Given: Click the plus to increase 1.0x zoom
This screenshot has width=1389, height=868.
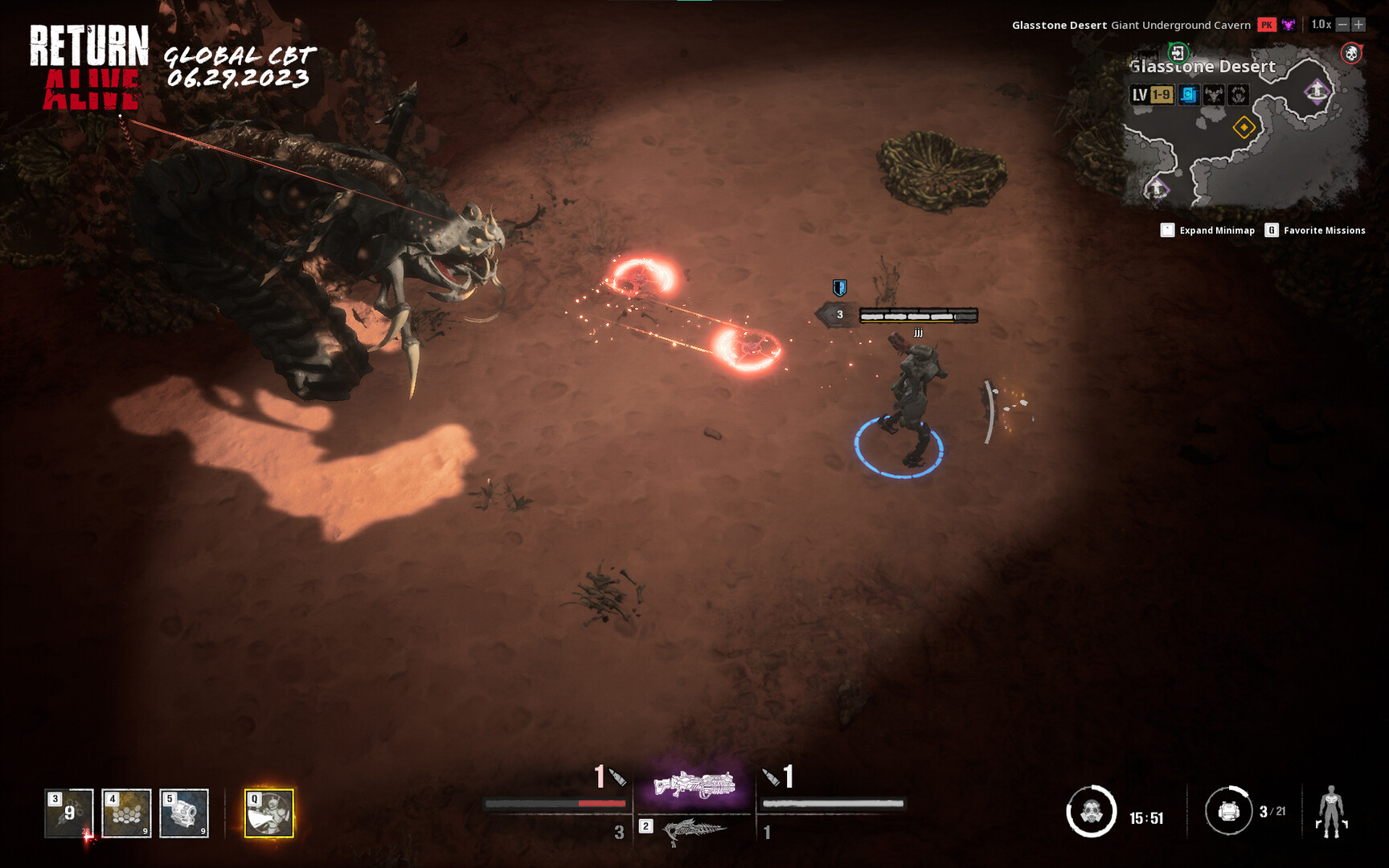Looking at the screenshot, I should point(1358,24).
